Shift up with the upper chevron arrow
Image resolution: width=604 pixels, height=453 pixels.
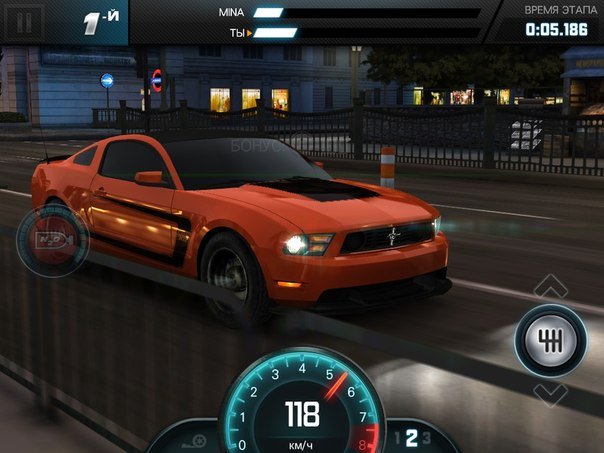point(550,288)
